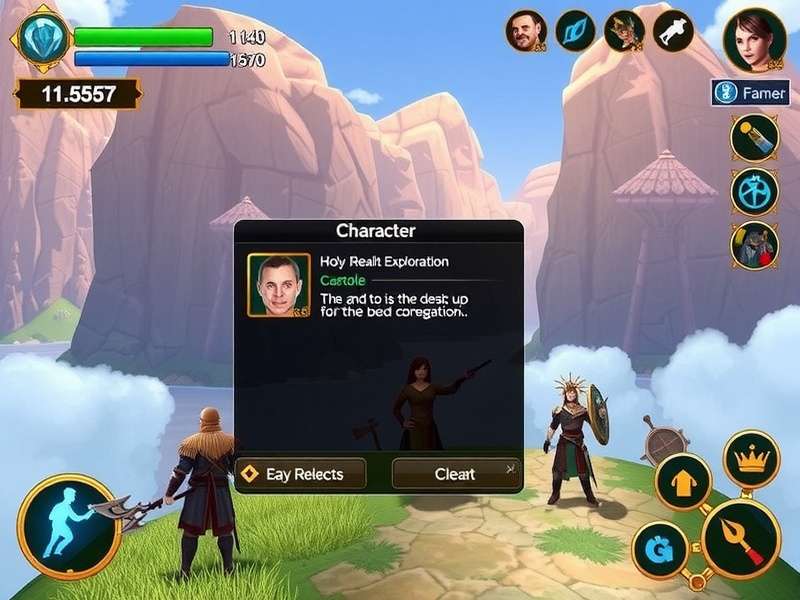Select the bearded man party portrait
Screen dimensions: 800x600
click(526, 31)
